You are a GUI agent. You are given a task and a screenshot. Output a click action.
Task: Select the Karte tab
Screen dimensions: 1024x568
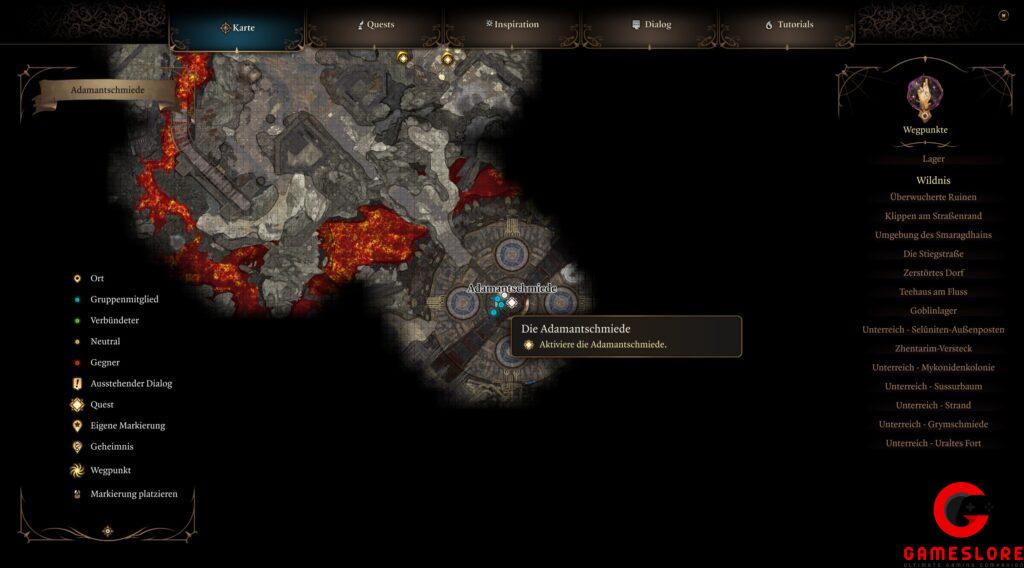pyautogui.click(x=237, y=27)
